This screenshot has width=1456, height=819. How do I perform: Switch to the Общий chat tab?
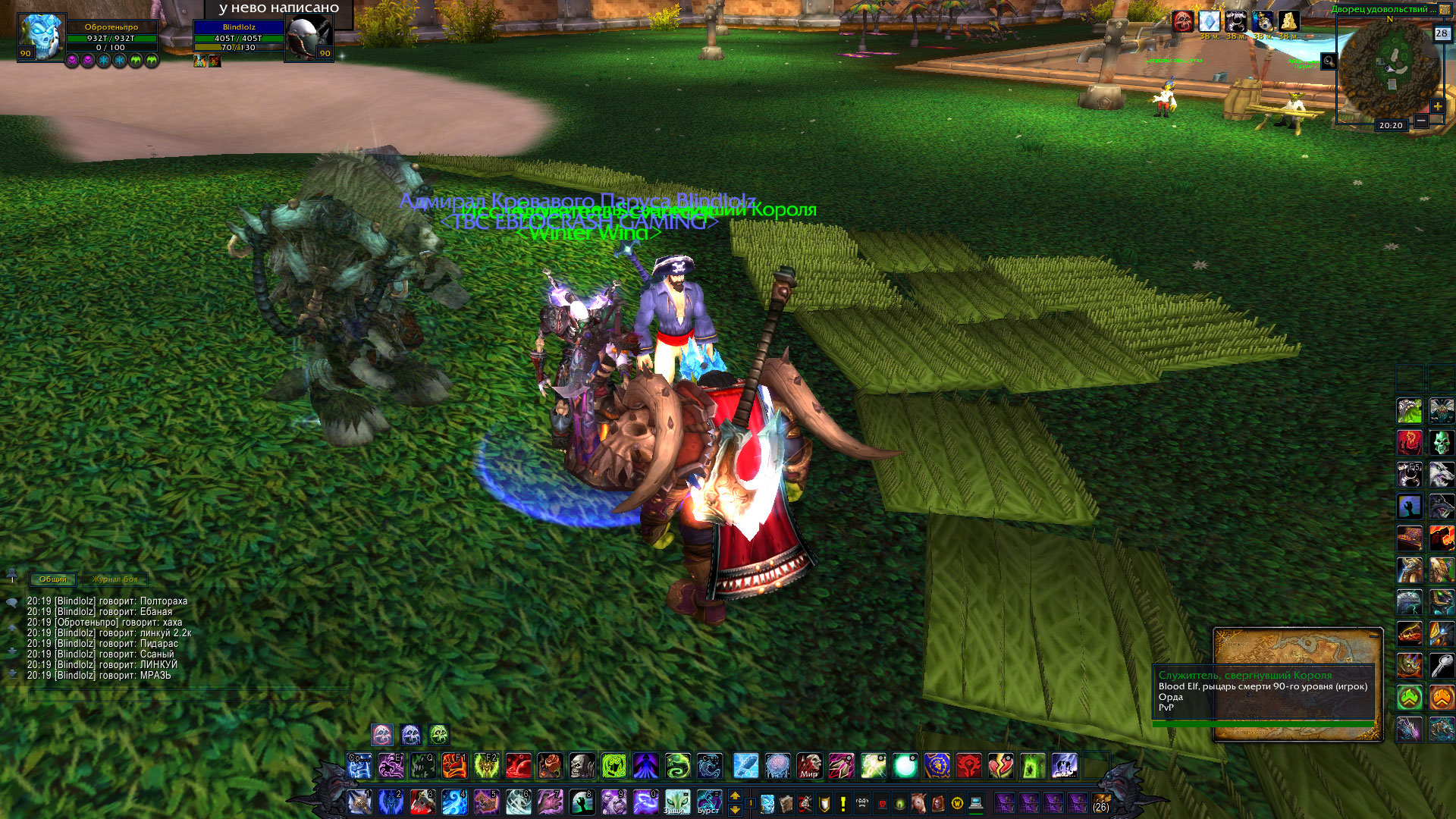(52, 579)
